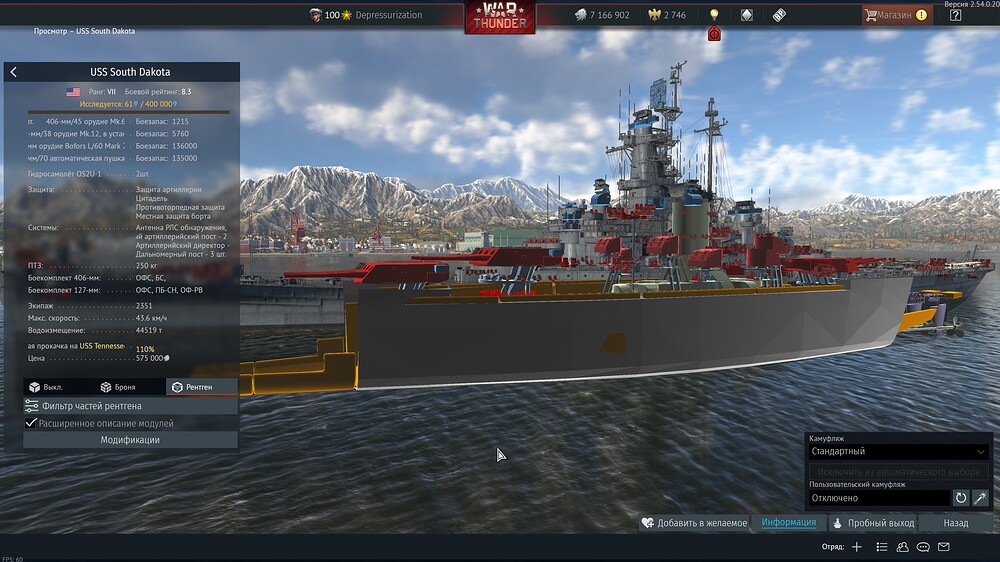Image resolution: width=1000 pixels, height=562 pixels.
Task: Open the Модификации button
Action: click(x=130, y=440)
